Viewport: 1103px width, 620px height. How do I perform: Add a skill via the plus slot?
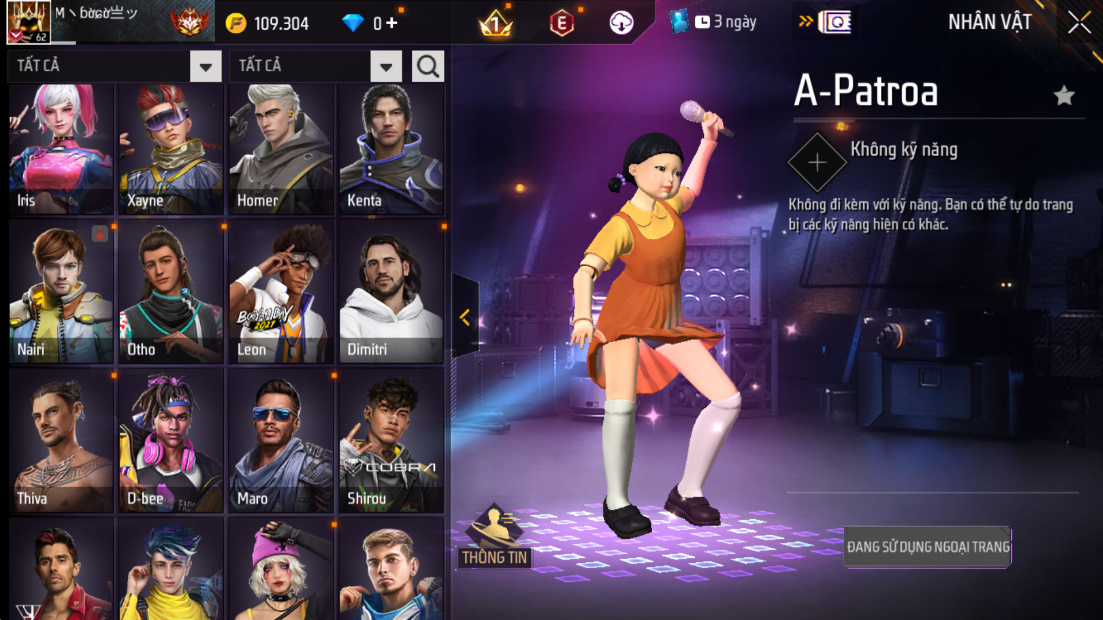tap(817, 162)
